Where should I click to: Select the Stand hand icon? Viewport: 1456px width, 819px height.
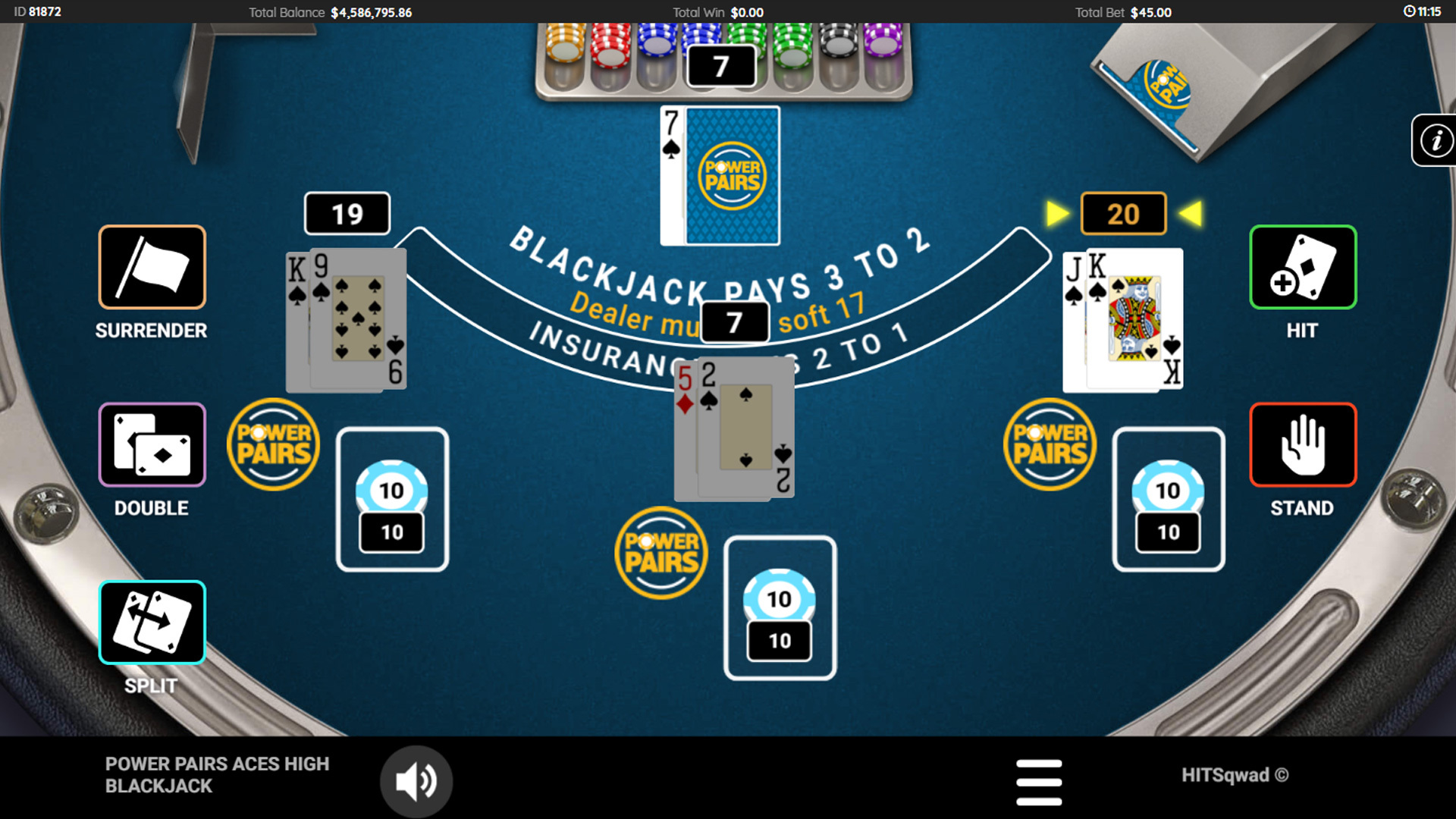(1301, 444)
